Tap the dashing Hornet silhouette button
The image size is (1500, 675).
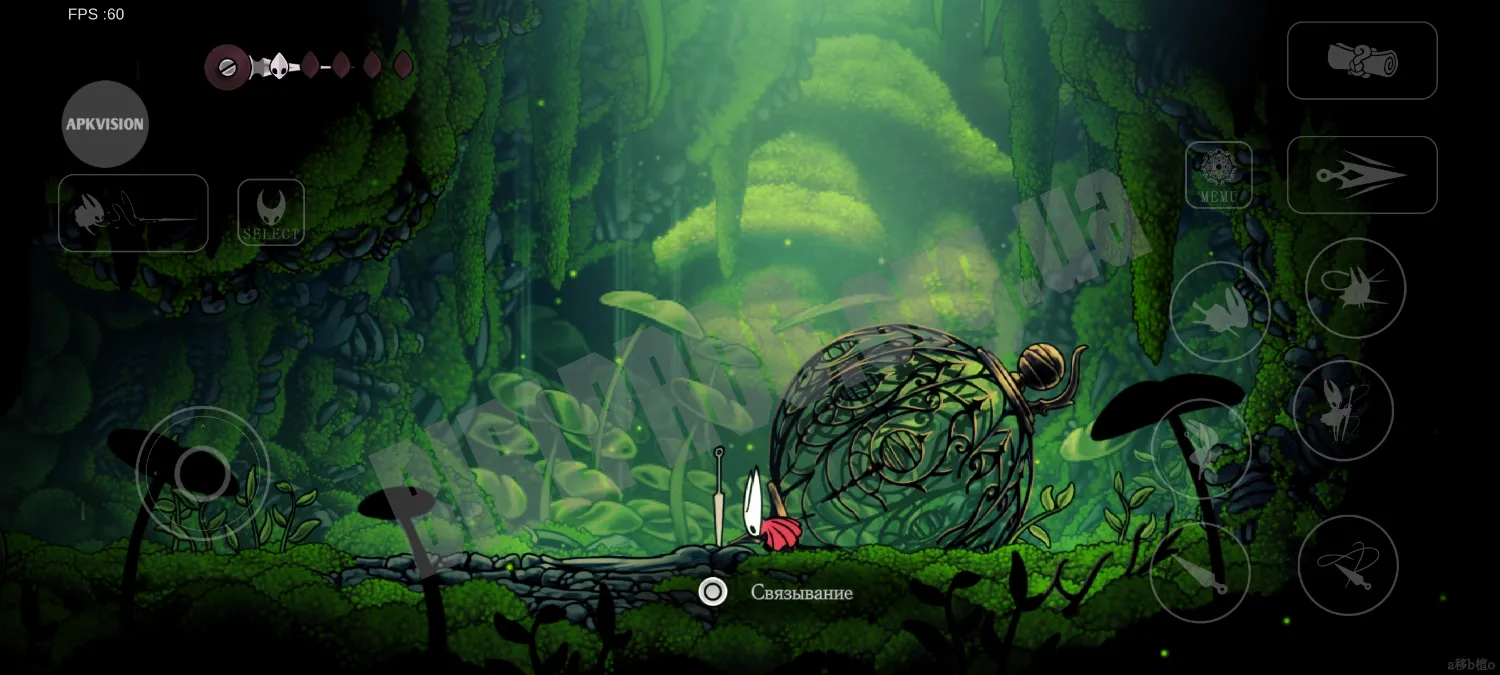133,213
